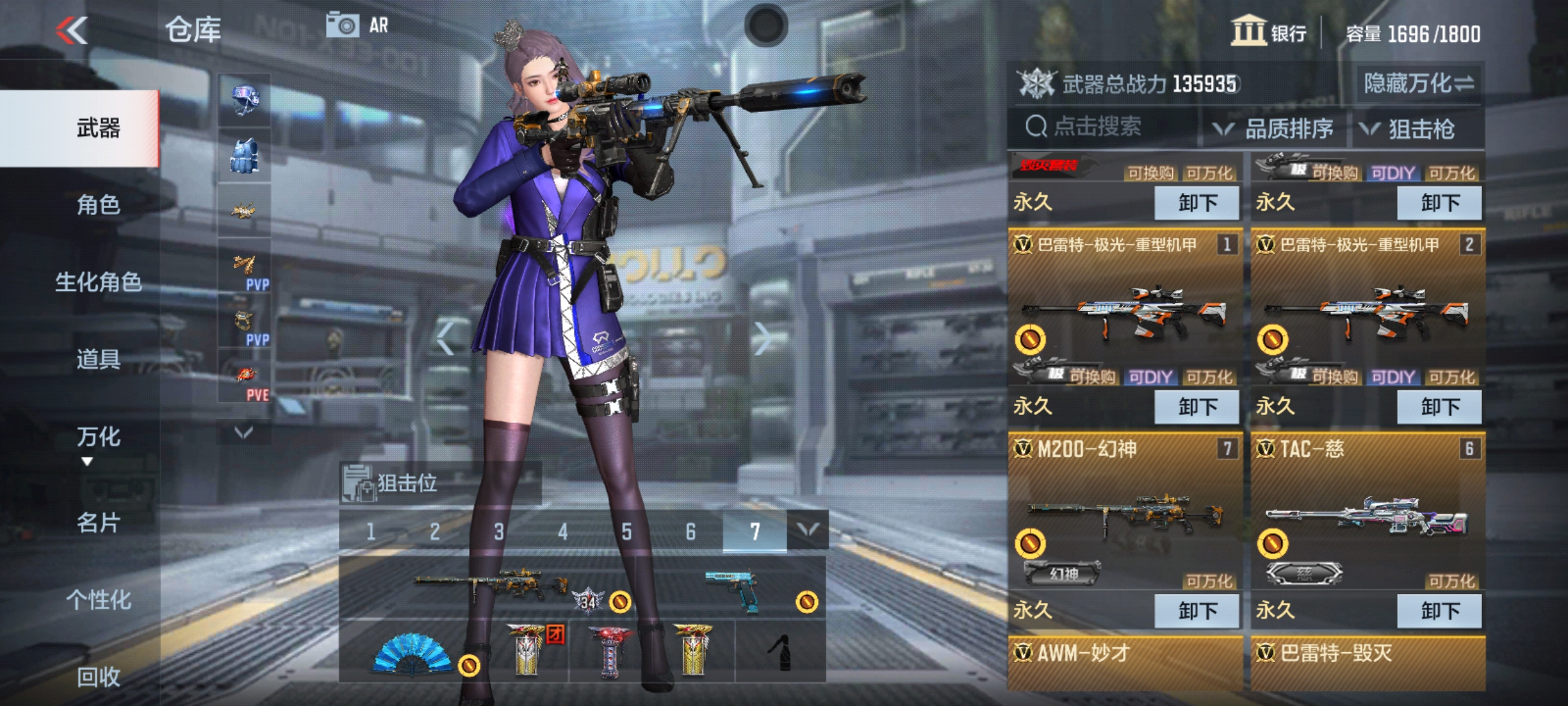The image size is (1568, 706).
Task: Select the AWM-妙才 weapon card
Action: point(1124,662)
